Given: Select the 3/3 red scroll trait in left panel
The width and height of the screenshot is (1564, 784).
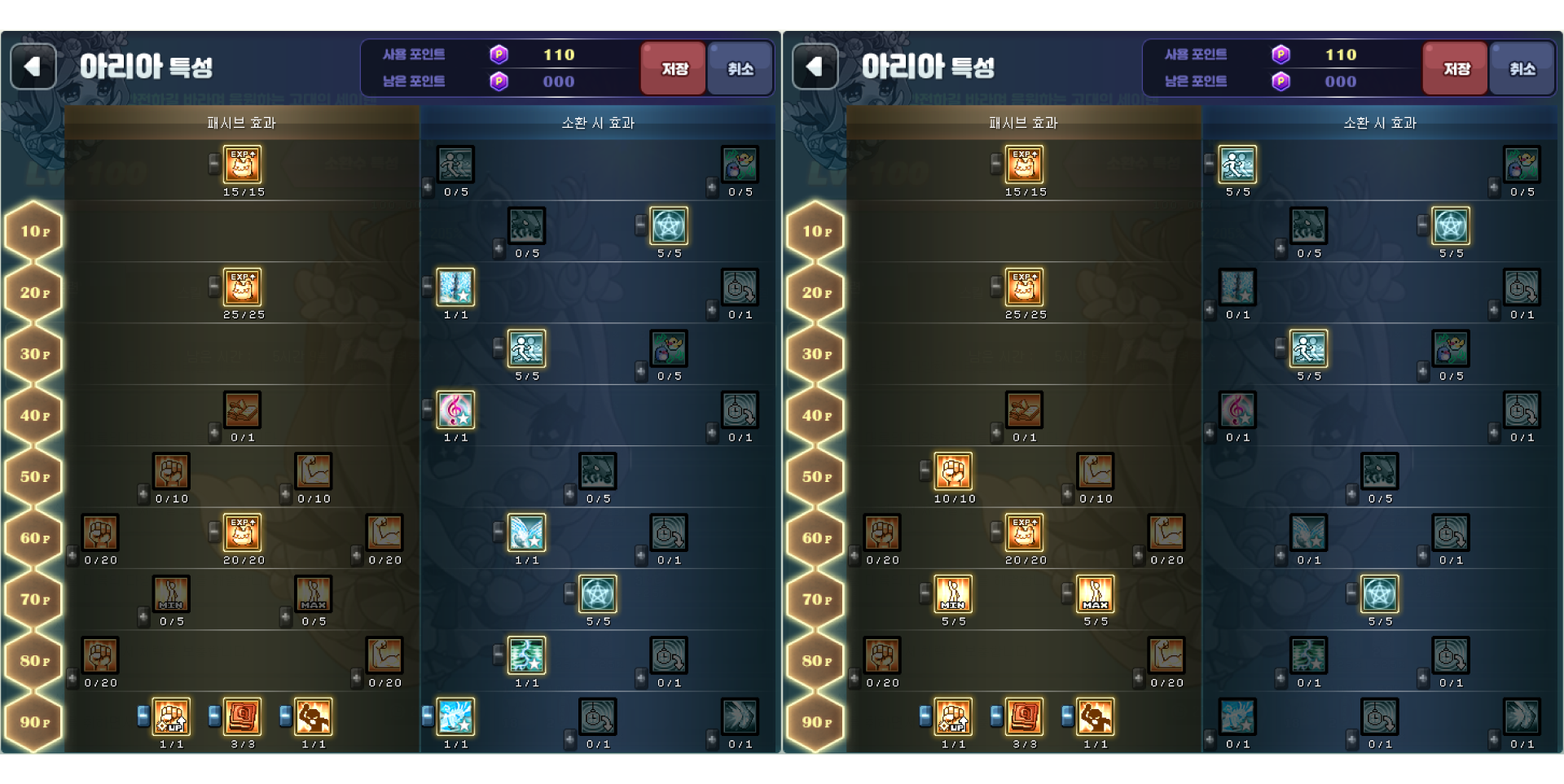Looking at the screenshot, I should (x=242, y=717).
